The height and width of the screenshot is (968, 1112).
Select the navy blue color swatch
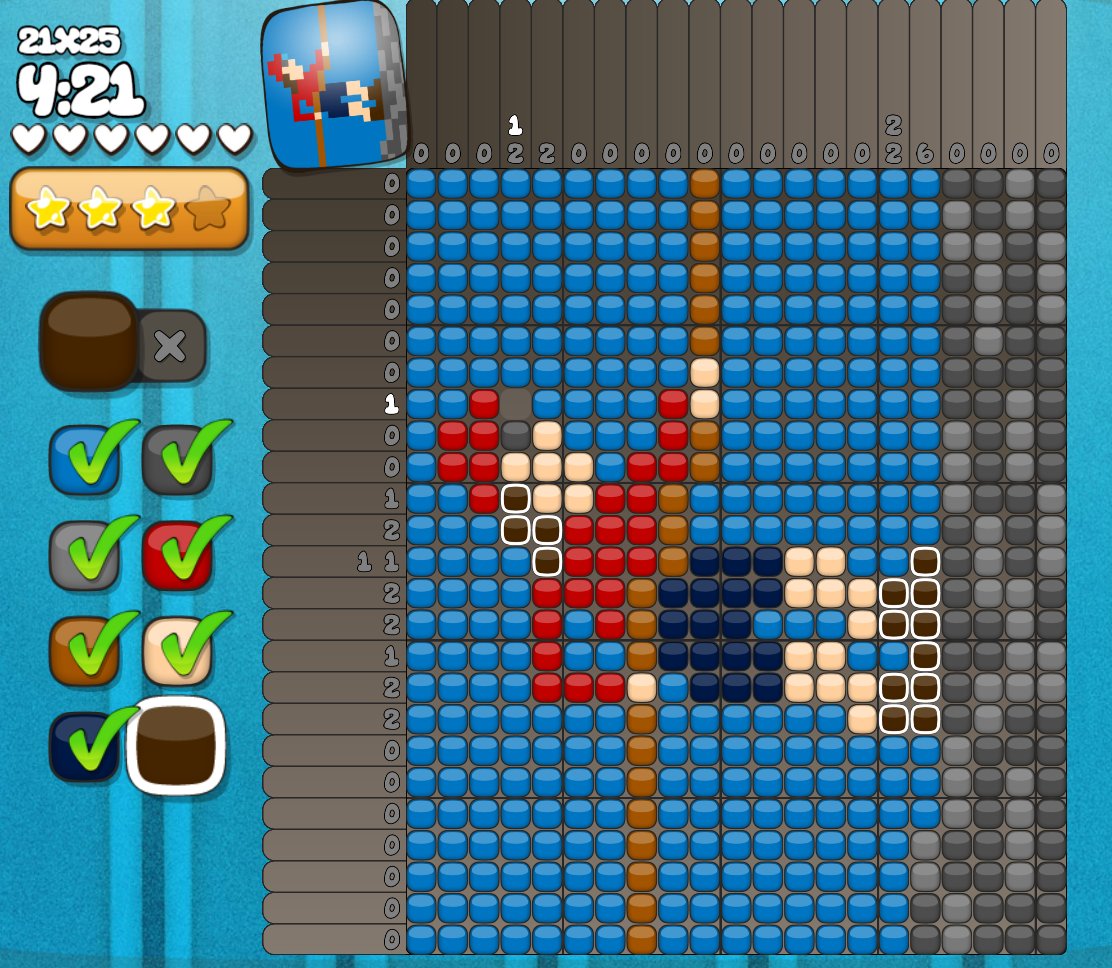pyautogui.click(x=84, y=746)
